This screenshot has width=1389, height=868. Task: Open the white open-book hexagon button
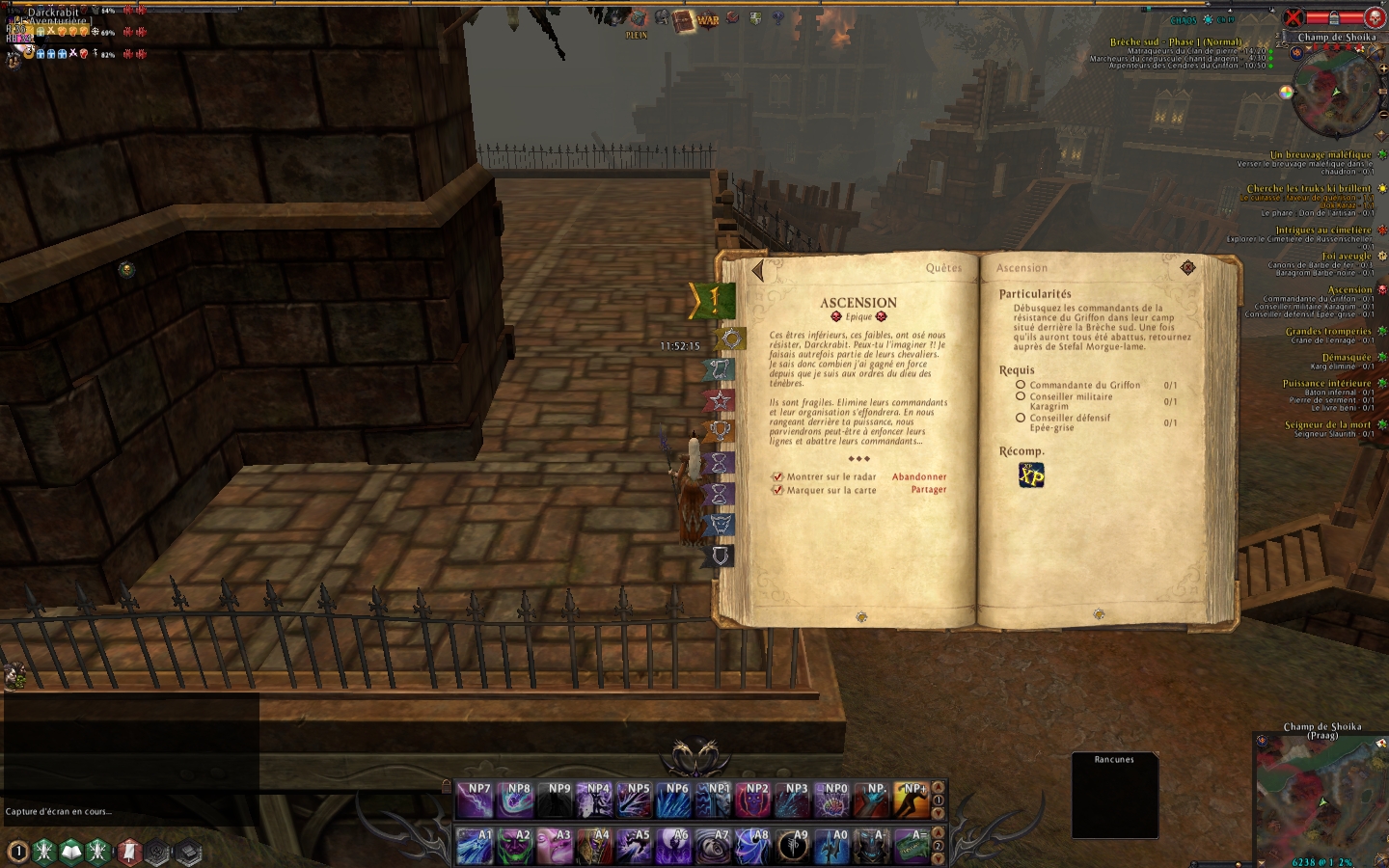coord(71,852)
